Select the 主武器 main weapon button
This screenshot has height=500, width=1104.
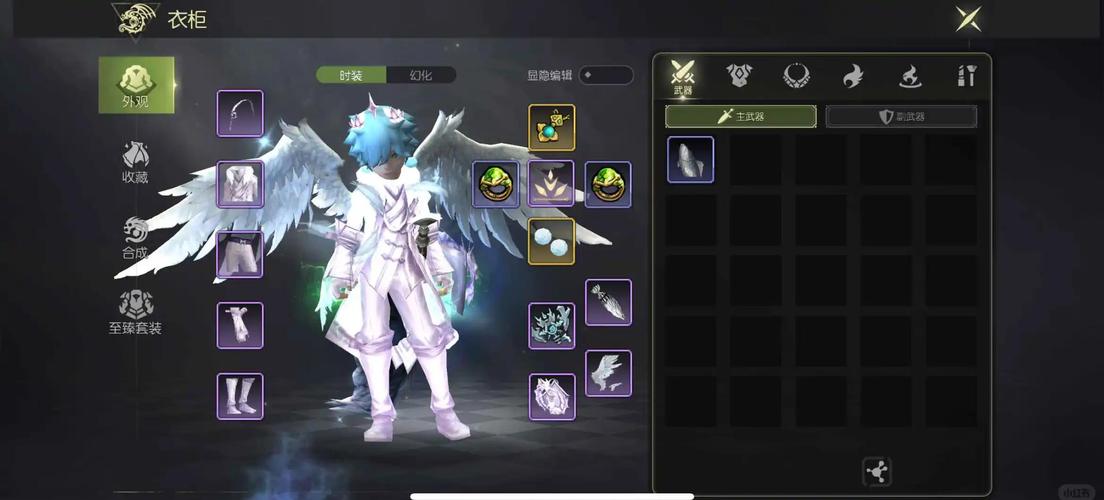pos(740,117)
